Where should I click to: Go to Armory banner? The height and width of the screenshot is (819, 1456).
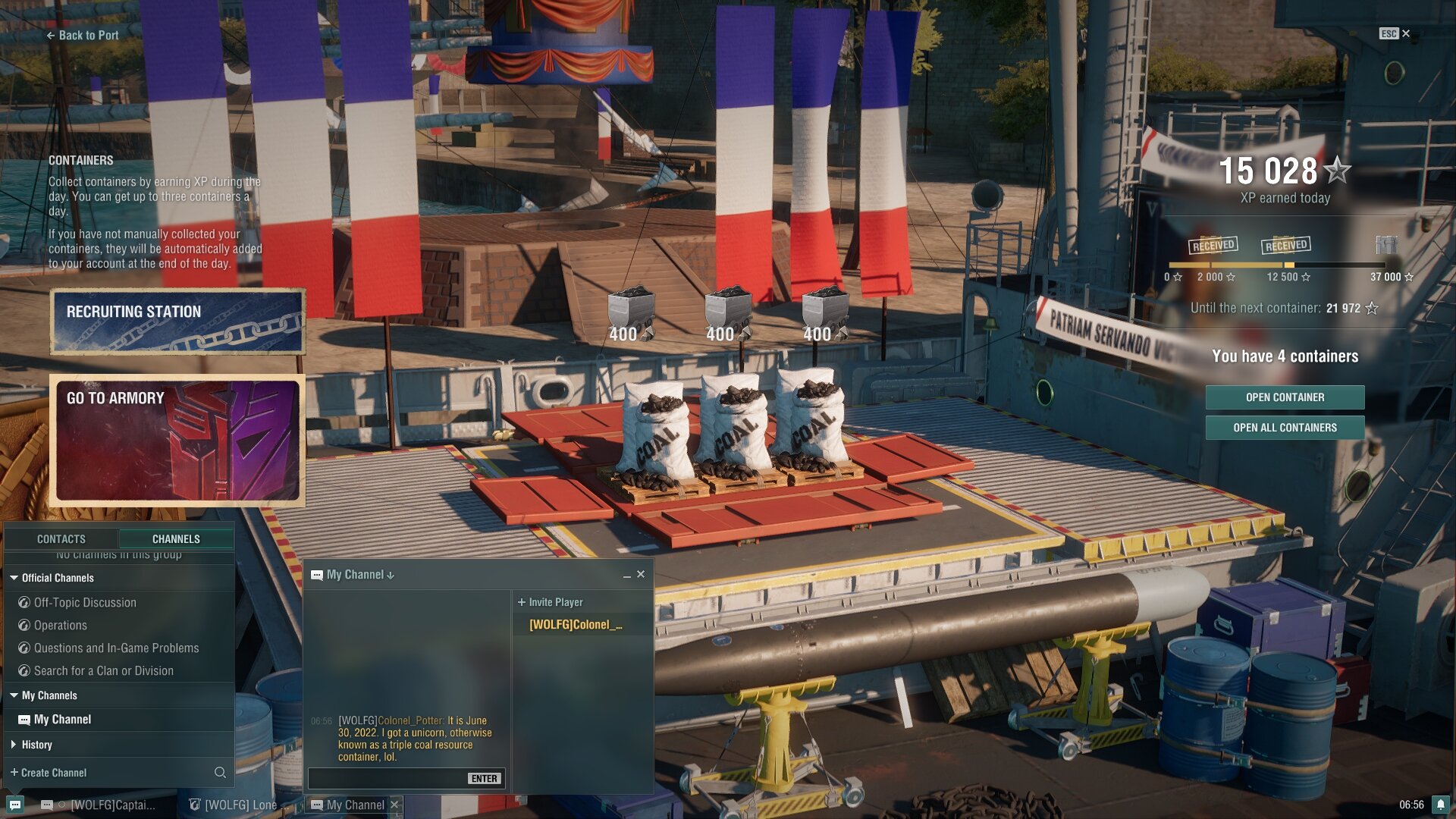click(x=177, y=440)
